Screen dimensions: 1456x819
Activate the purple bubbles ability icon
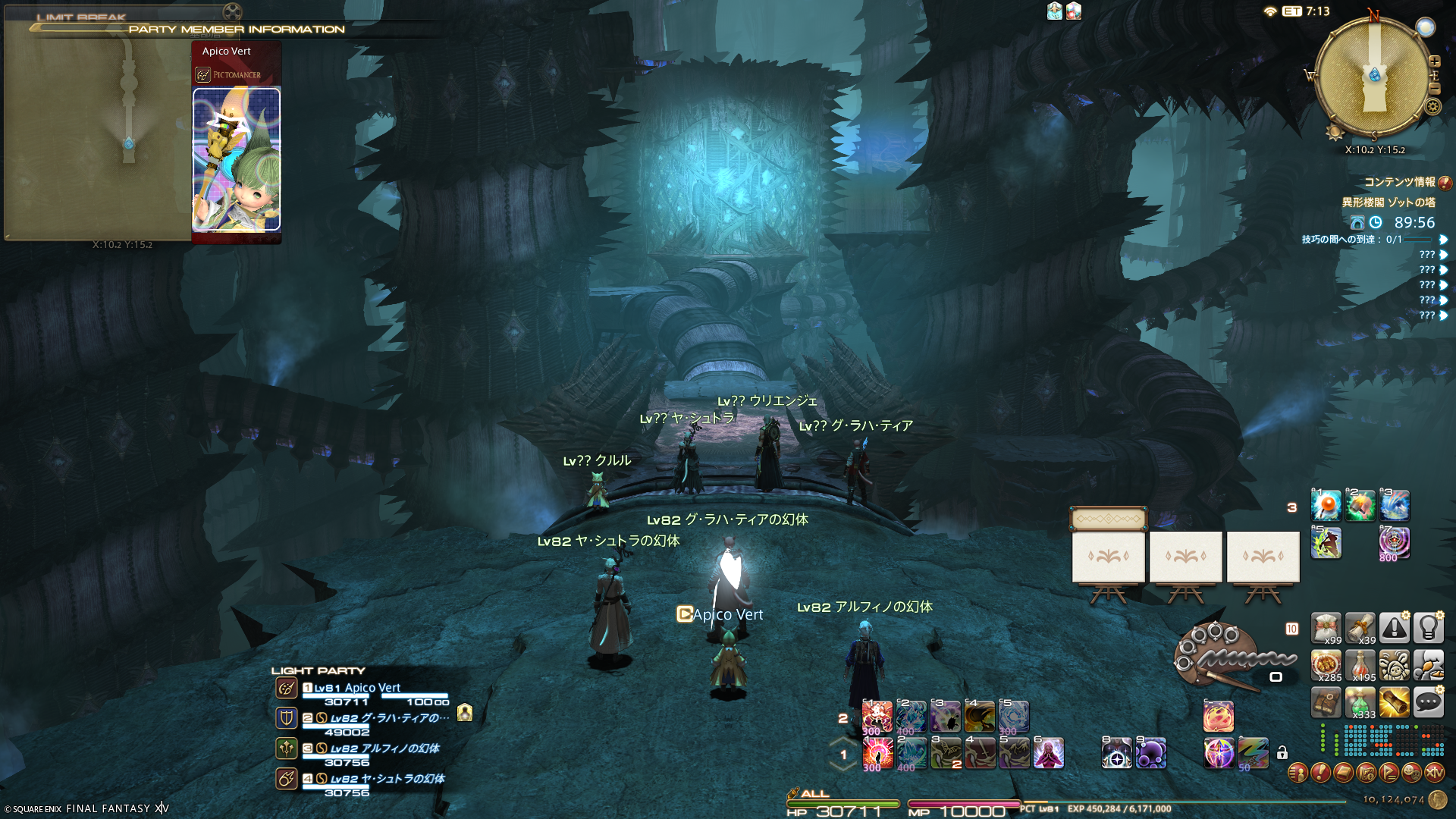(1151, 753)
